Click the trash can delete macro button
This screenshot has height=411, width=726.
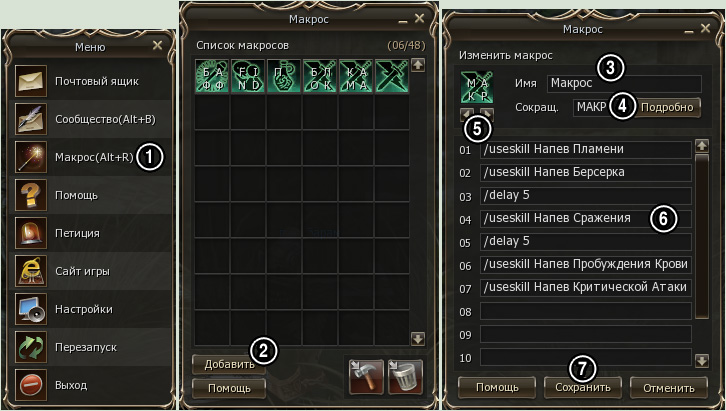(405, 375)
